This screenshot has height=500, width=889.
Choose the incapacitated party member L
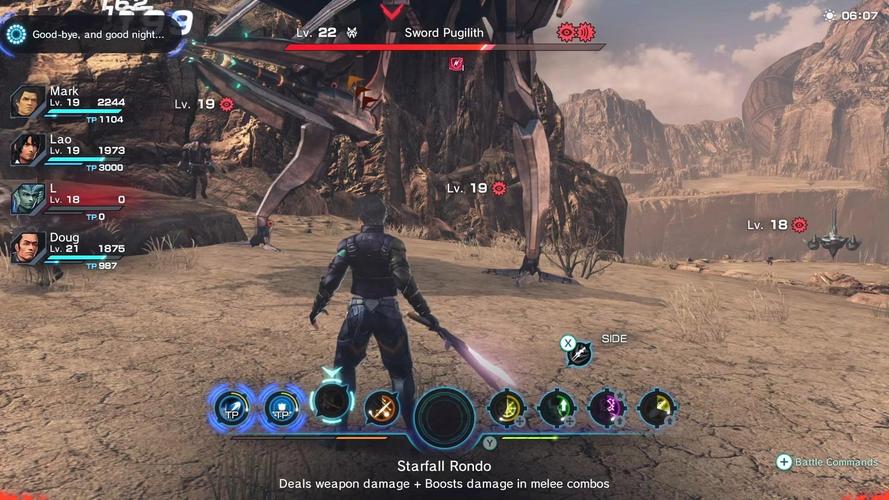28,198
